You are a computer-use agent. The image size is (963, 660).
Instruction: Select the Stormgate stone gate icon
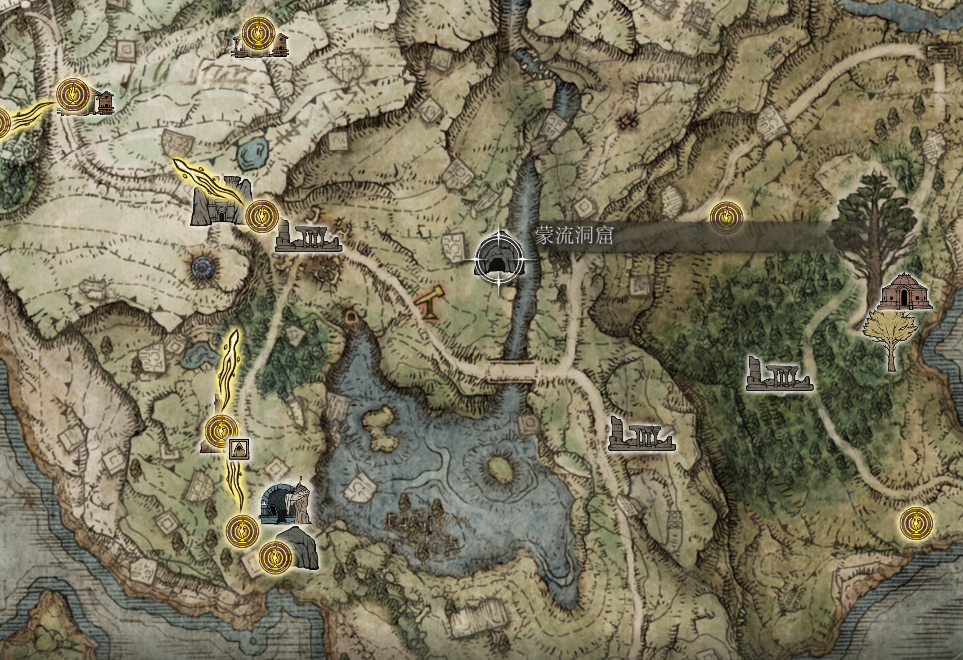point(219,200)
